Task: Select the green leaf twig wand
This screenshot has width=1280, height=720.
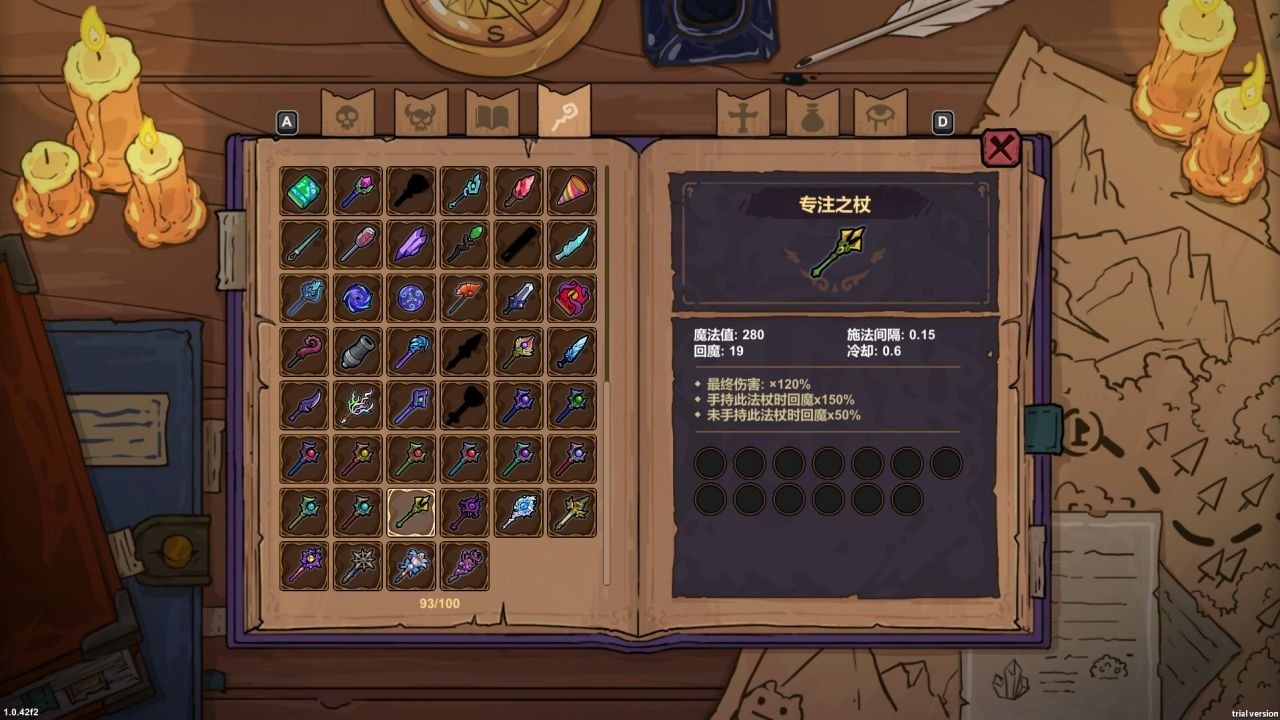Action: tap(464, 244)
